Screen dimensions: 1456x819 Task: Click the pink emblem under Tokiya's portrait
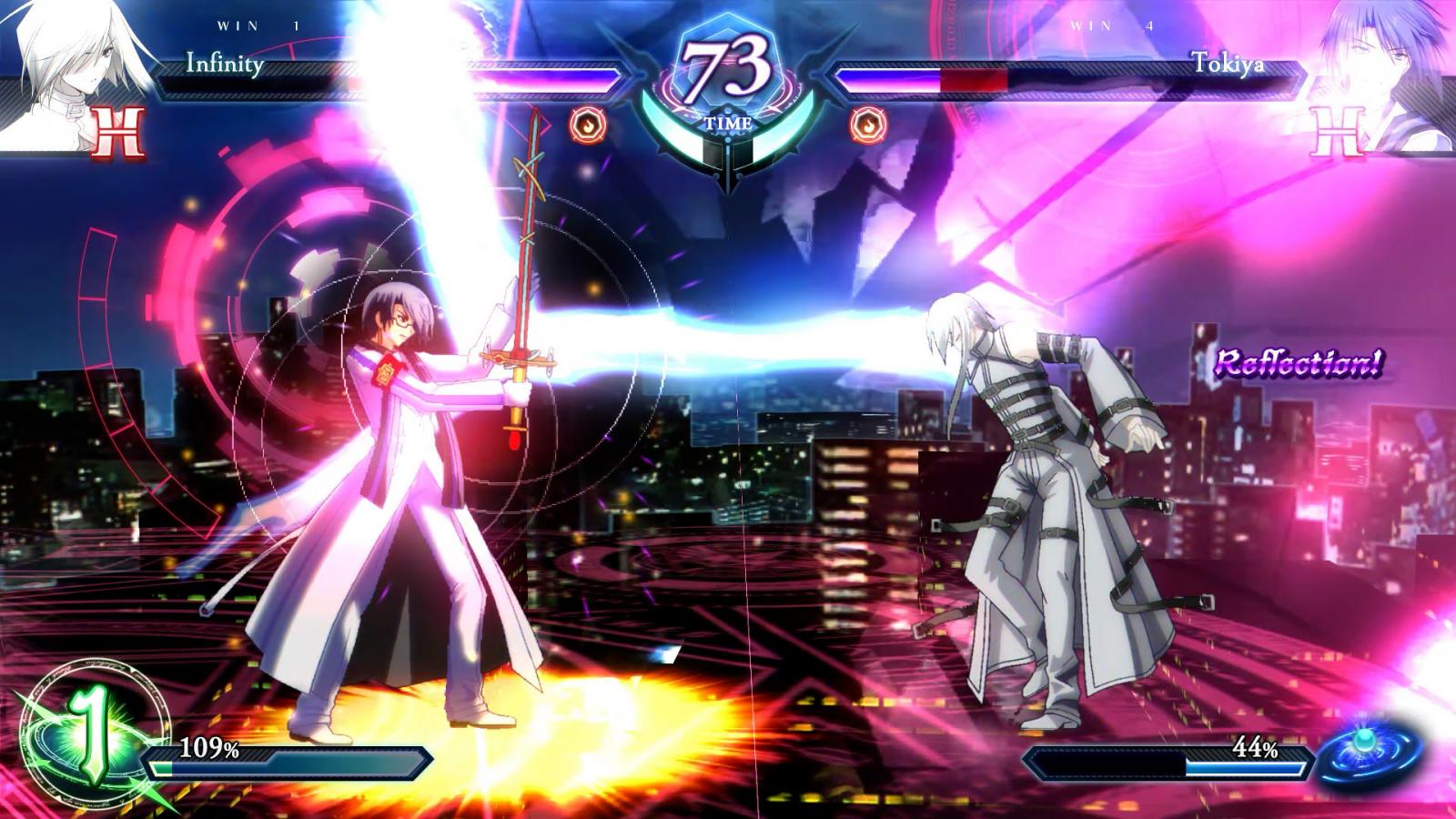point(1340,133)
